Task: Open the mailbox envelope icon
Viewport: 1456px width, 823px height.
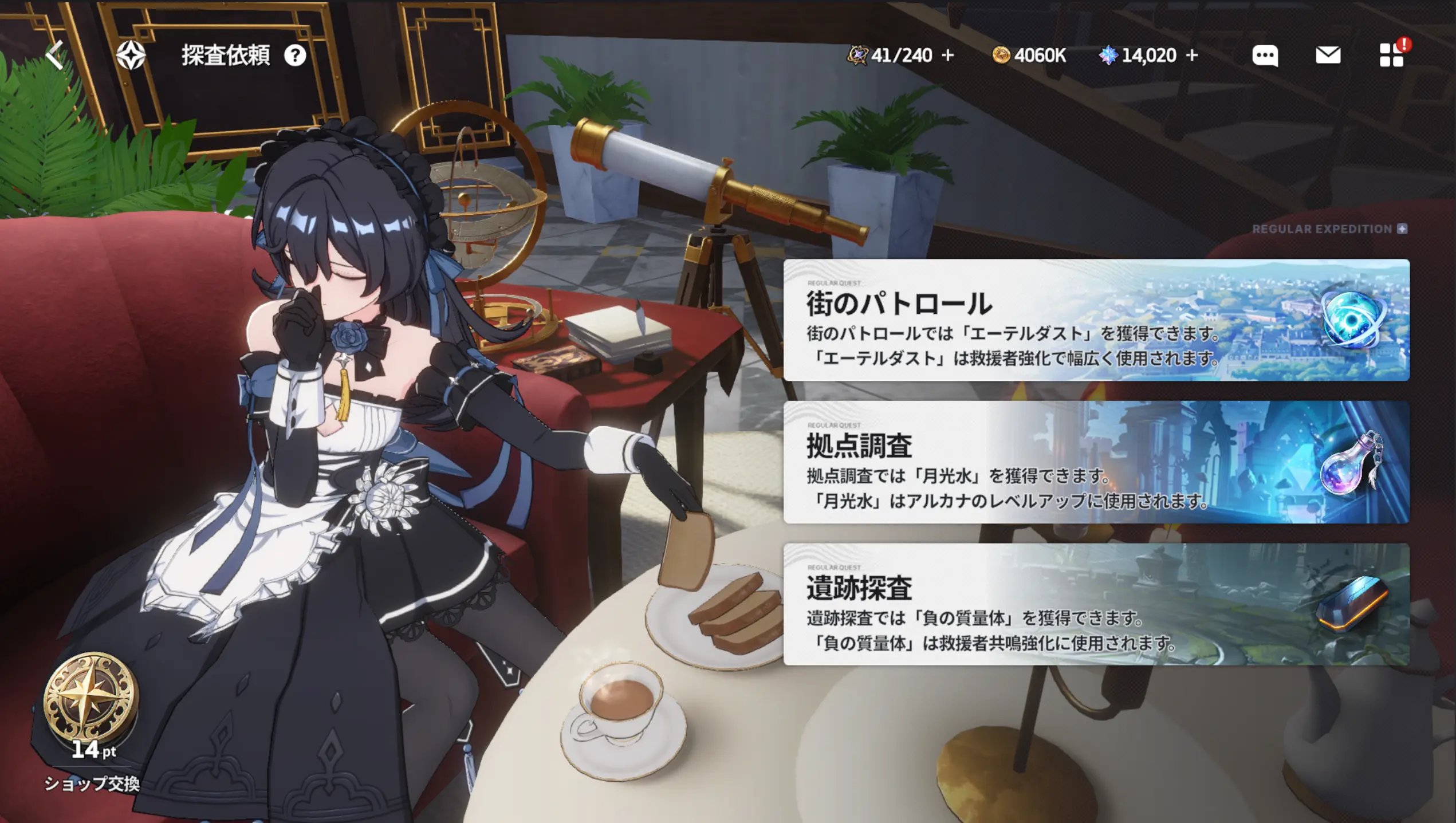Action: pyautogui.click(x=1328, y=56)
